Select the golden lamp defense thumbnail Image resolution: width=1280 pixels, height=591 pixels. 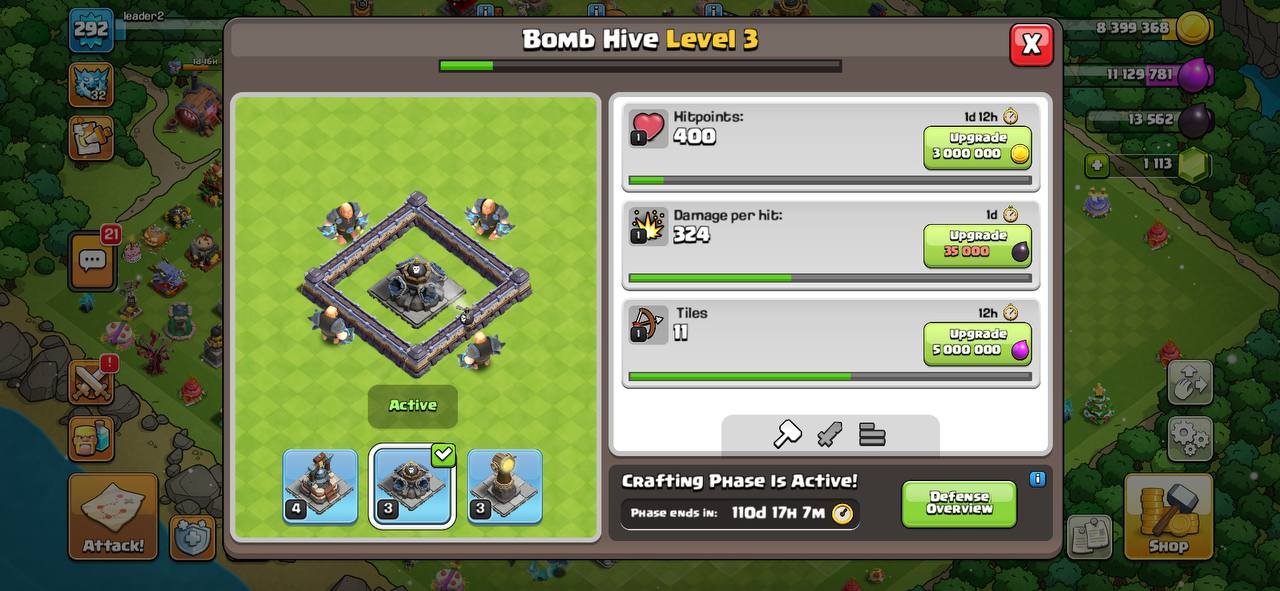click(504, 486)
